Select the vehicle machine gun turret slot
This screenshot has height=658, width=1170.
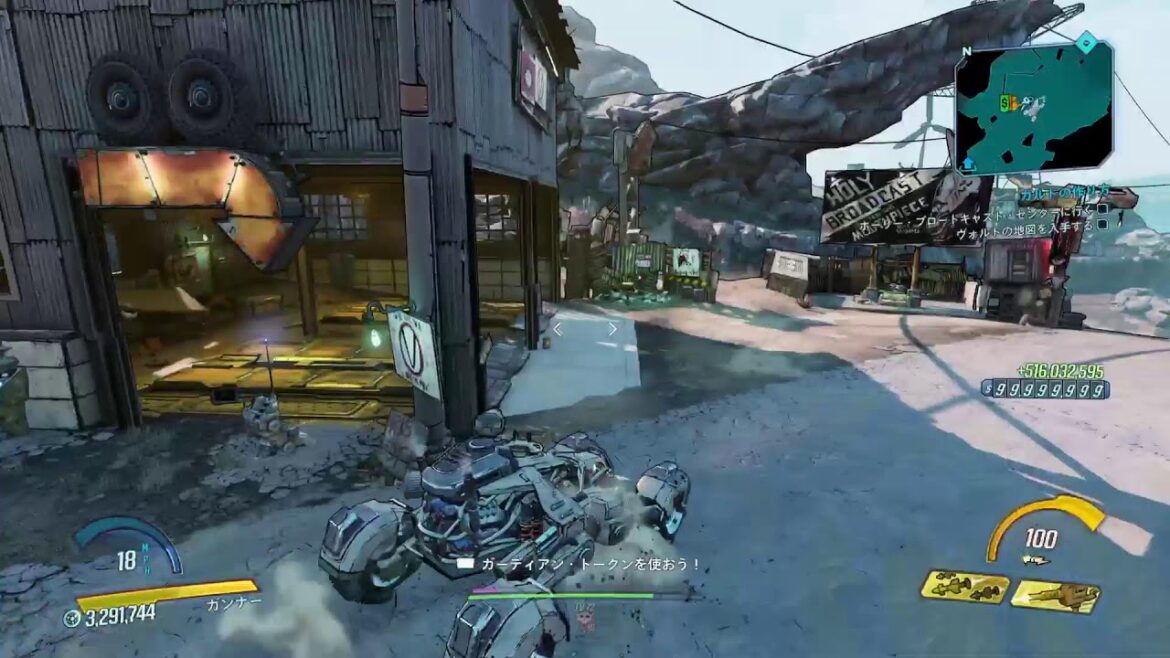tap(1054, 596)
